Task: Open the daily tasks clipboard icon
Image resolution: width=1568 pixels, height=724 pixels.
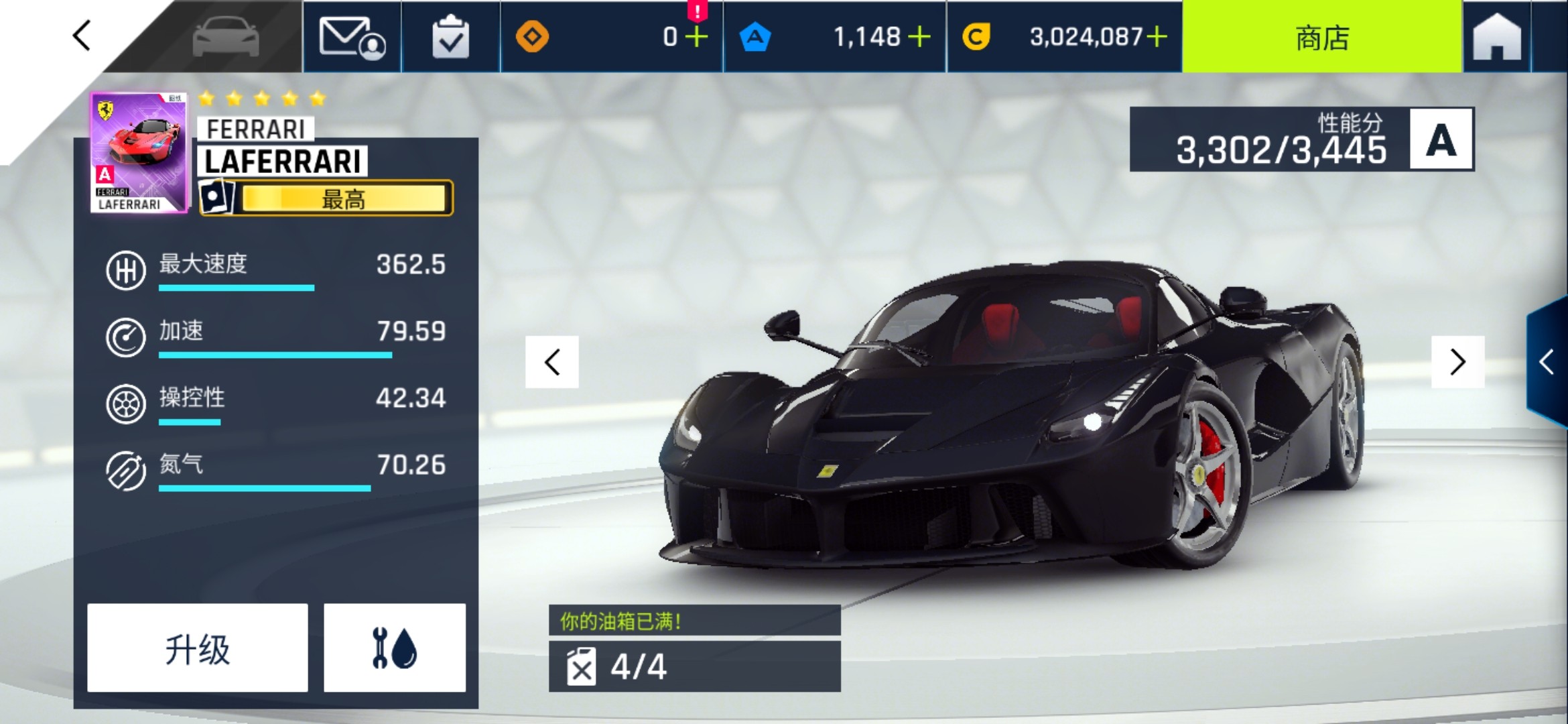Action: 450,37
